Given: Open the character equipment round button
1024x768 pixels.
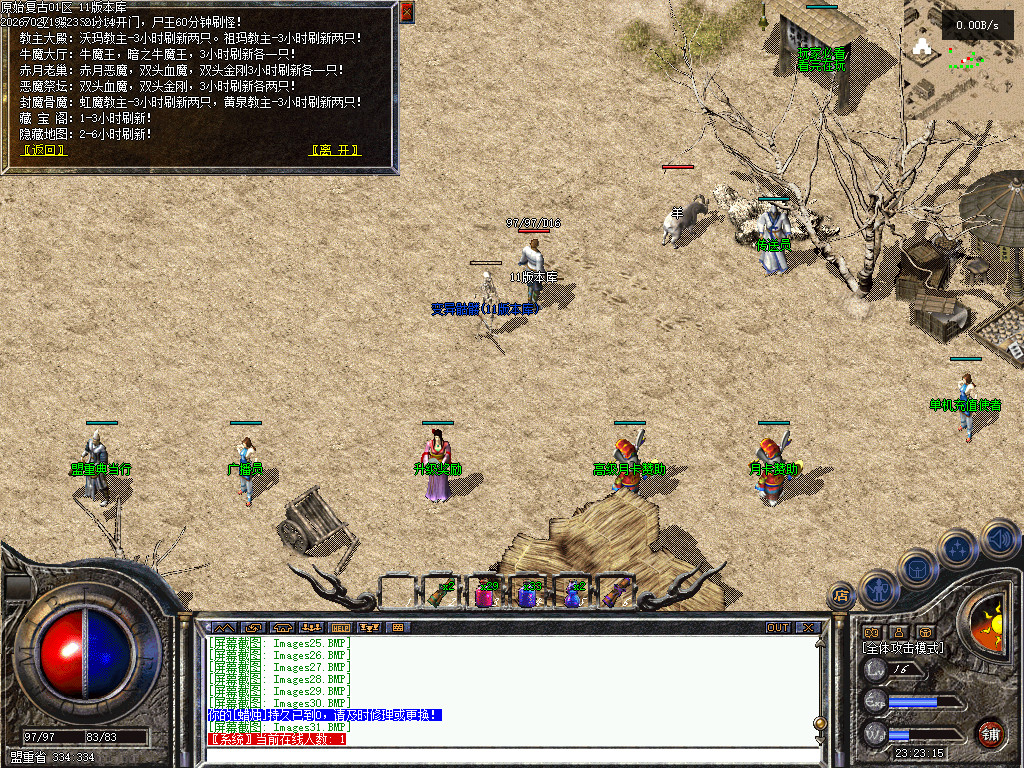Looking at the screenshot, I should coord(880,588).
